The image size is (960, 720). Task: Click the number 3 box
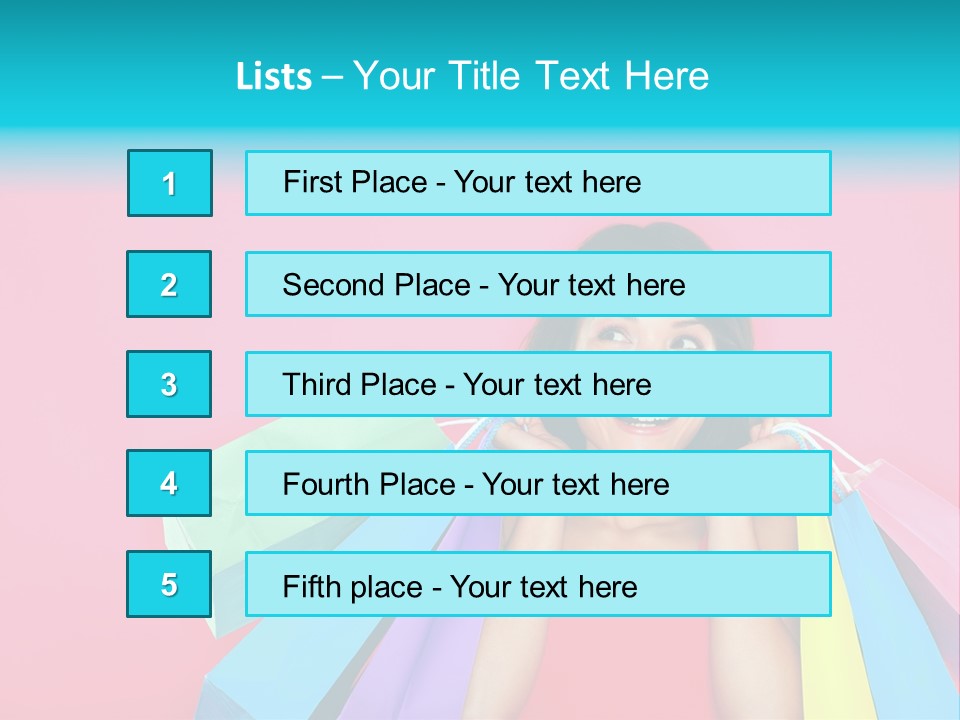(170, 384)
